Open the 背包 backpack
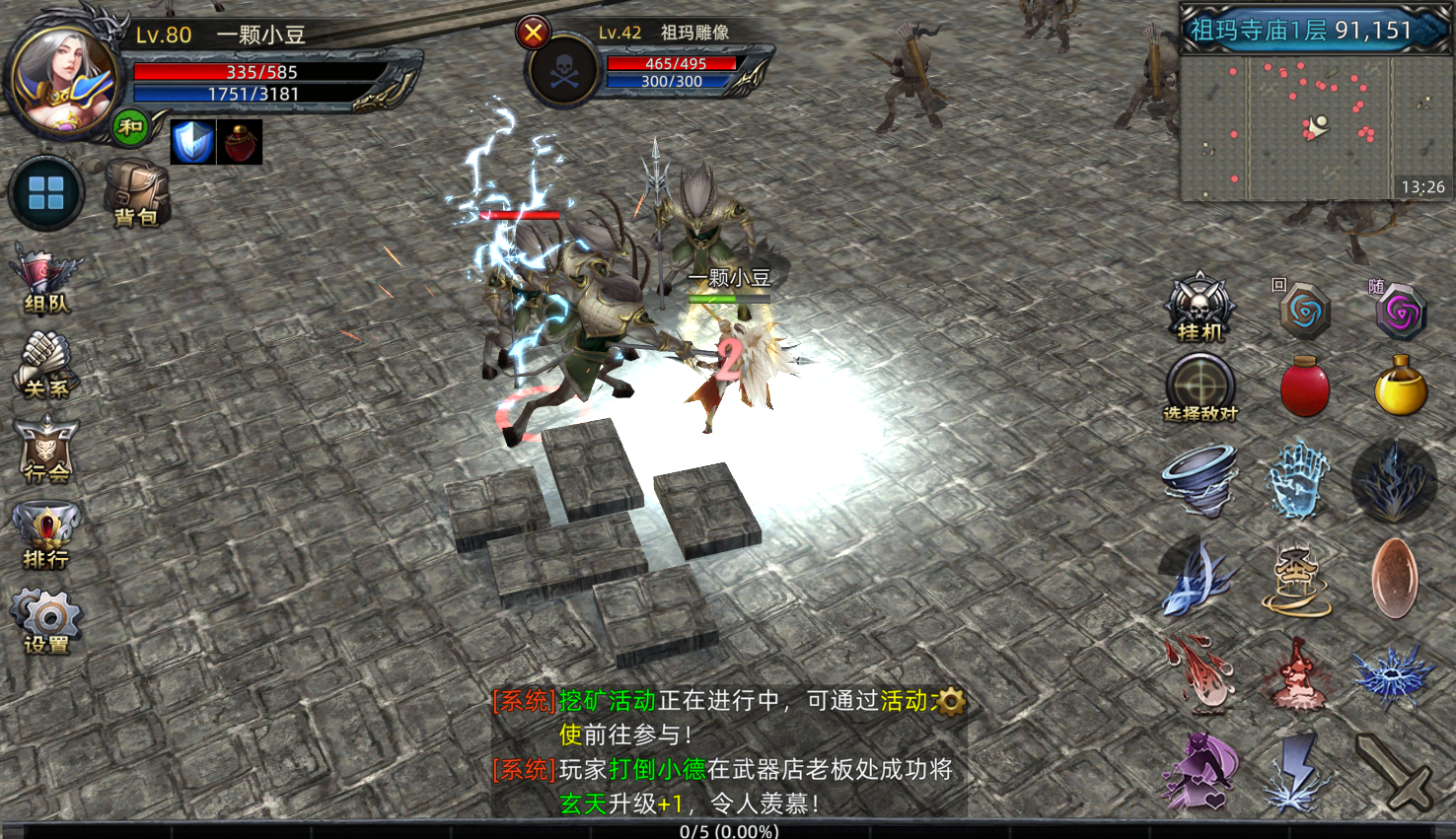 tap(135, 191)
